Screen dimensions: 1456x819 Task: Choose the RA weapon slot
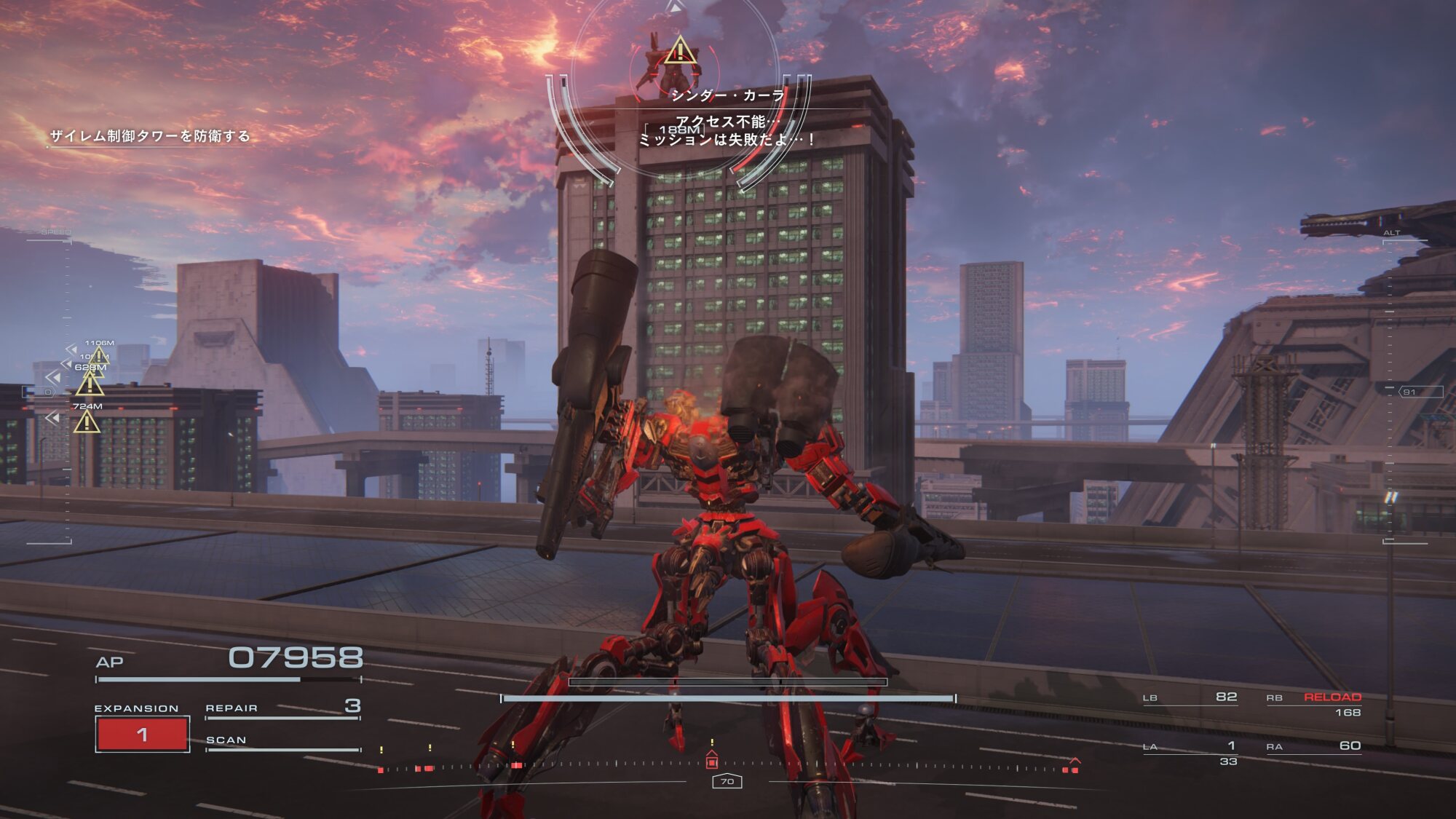point(1314,746)
